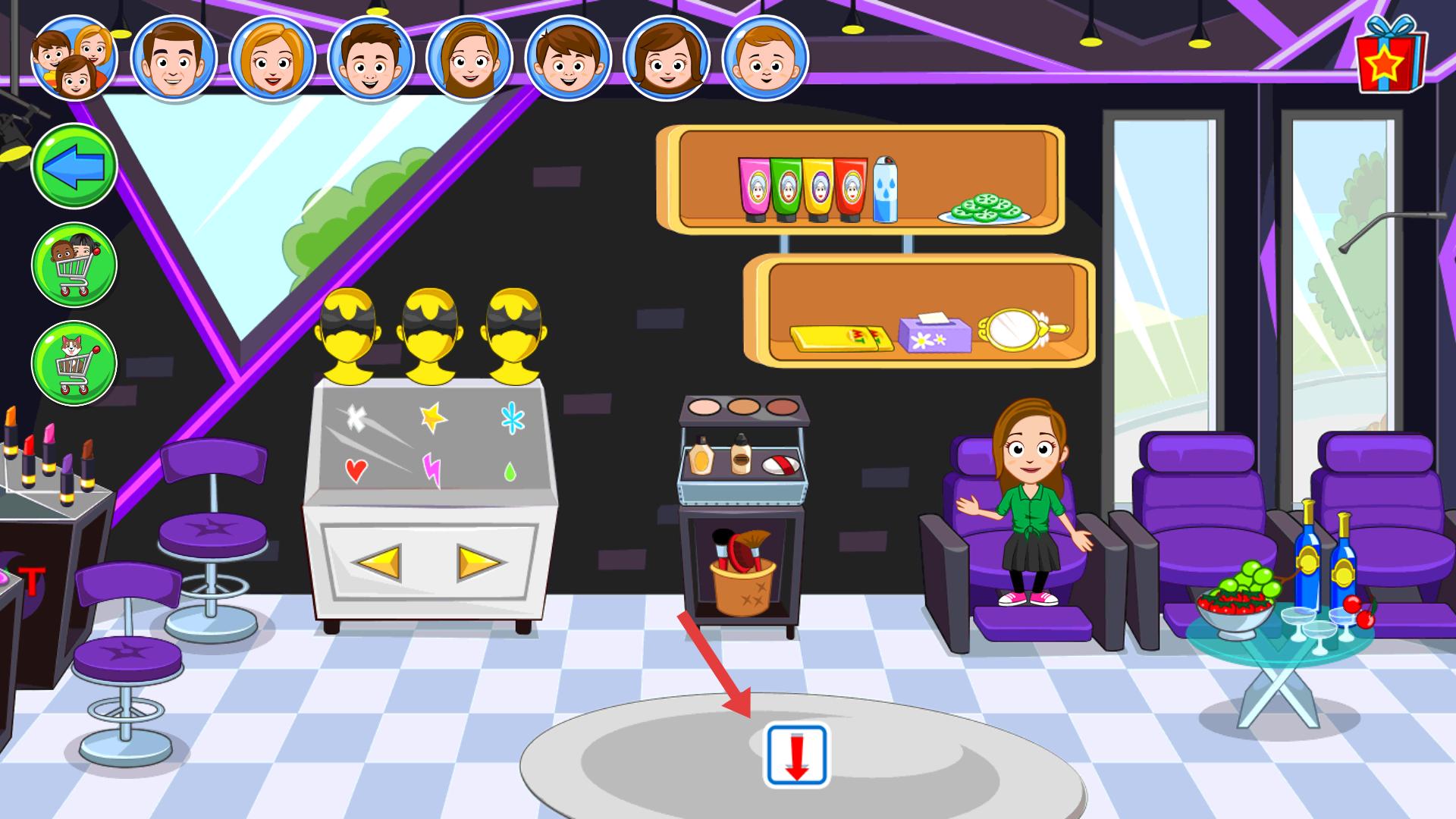The image size is (1456, 819).
Task: Tap the red down-arrow exit sign
Action: tap(796, 755)
